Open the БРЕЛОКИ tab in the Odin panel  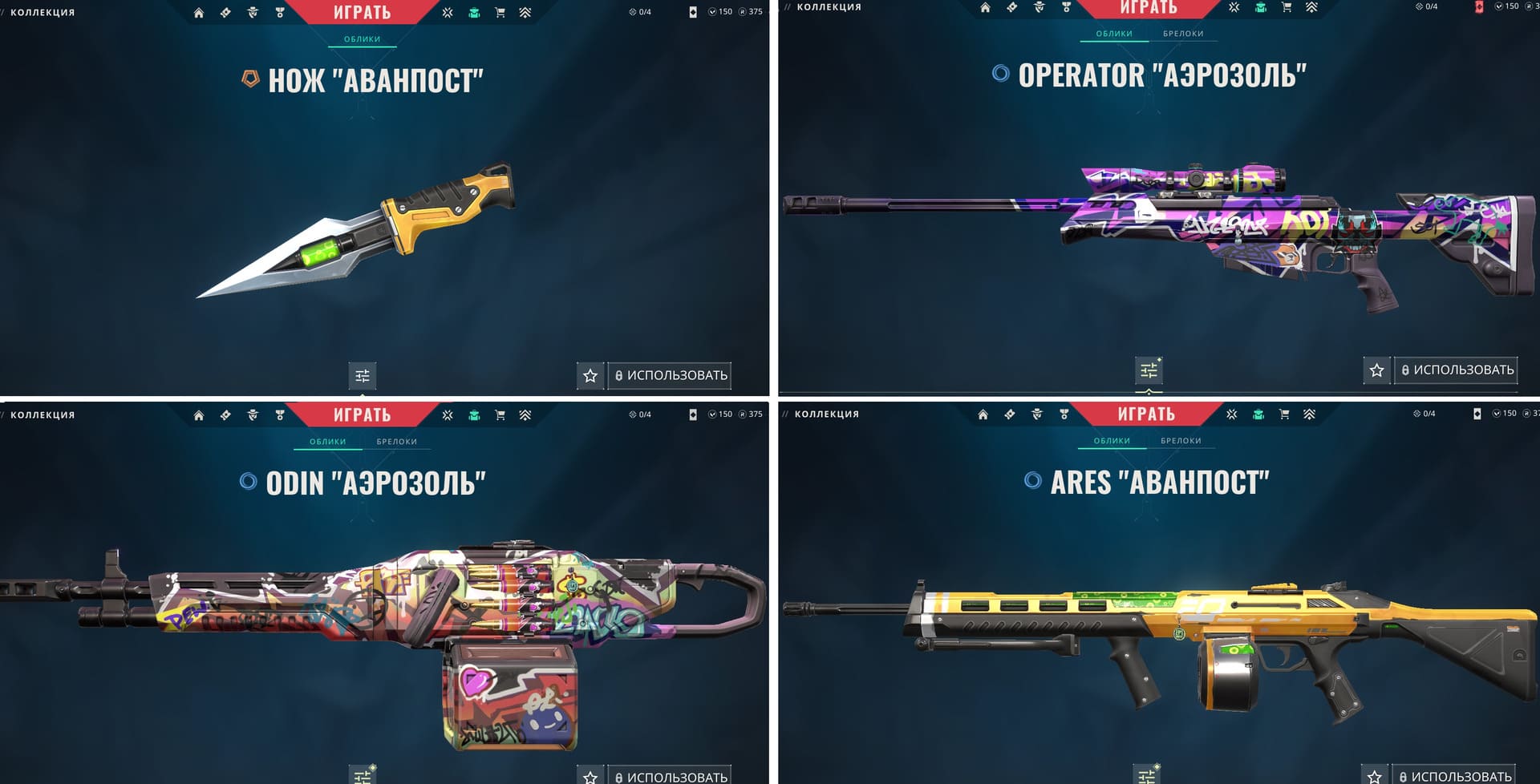tap(397, 442)
